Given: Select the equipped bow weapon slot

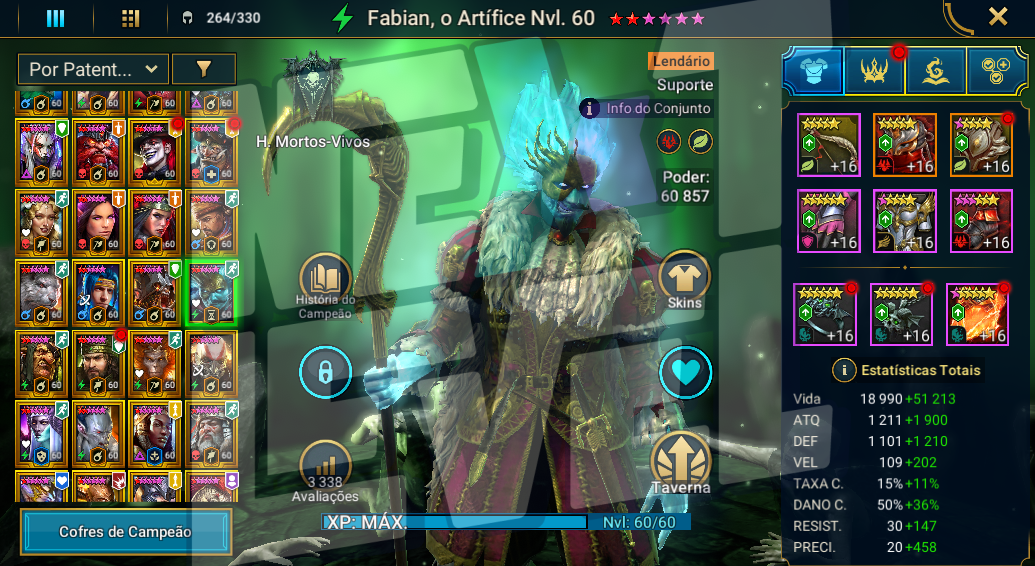Looking at the screenshot, I should (x=829, y=145).
